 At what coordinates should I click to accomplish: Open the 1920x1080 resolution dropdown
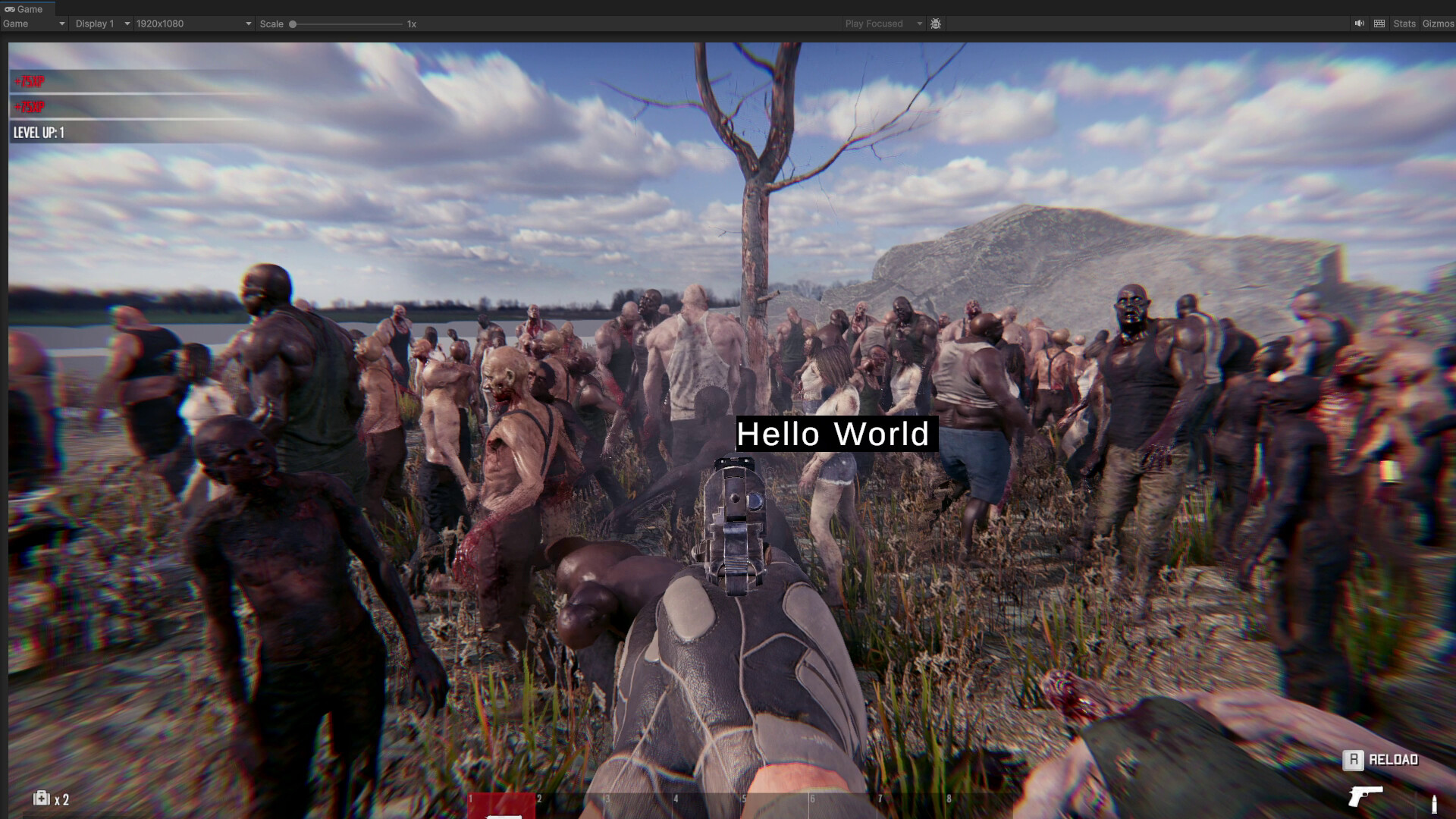coord(193,24)
